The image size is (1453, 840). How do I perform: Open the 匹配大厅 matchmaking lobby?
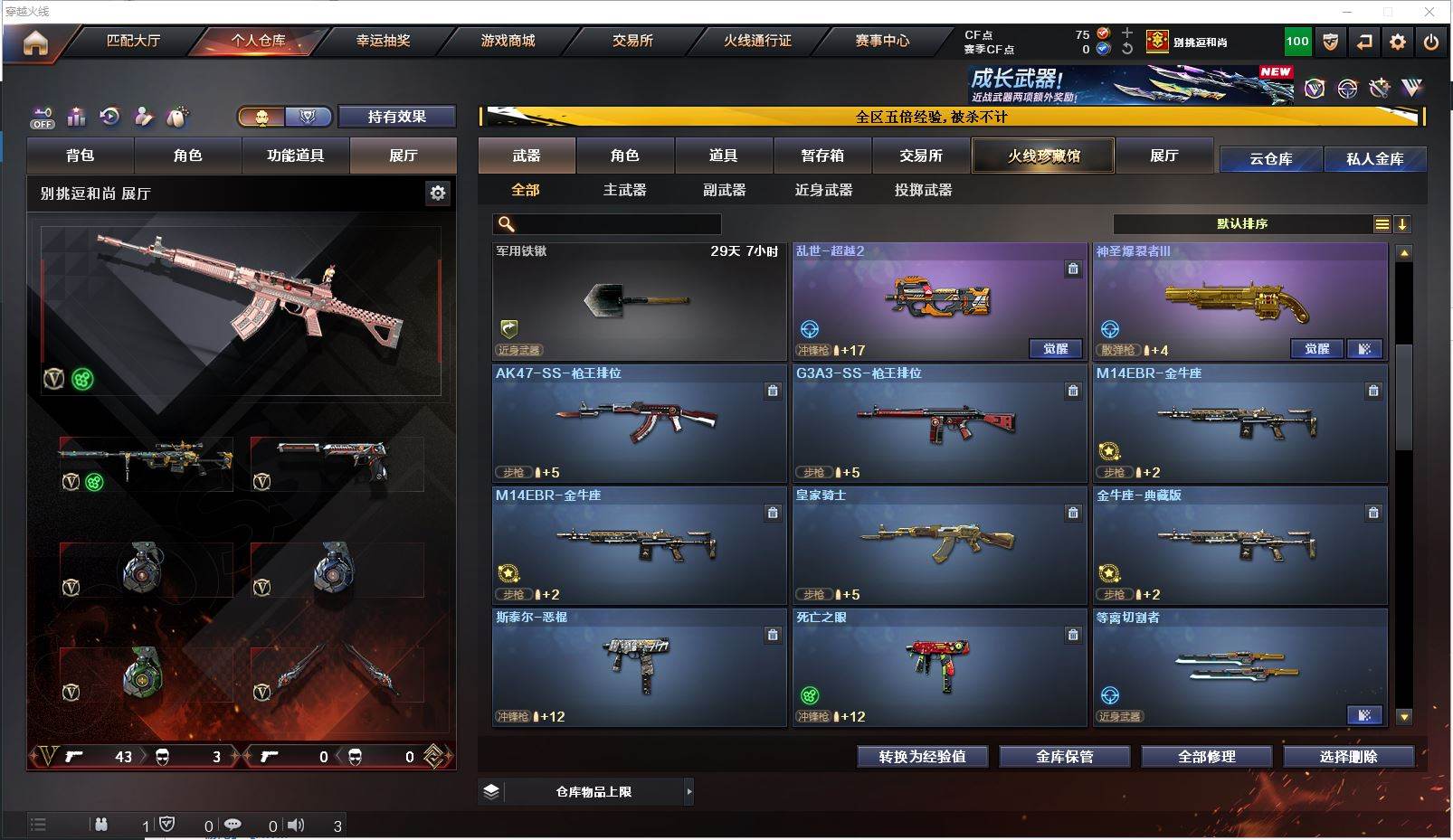point(133,41)
